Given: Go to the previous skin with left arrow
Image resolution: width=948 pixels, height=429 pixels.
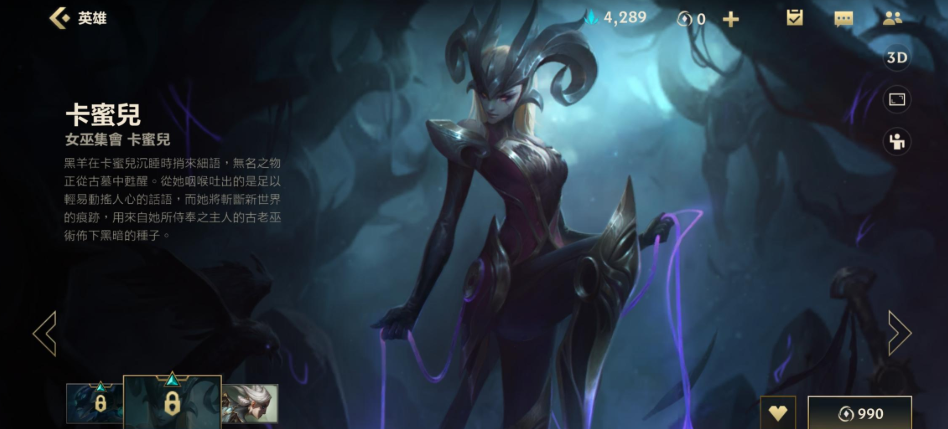Looking at the screenshot, I should (44, 333).
